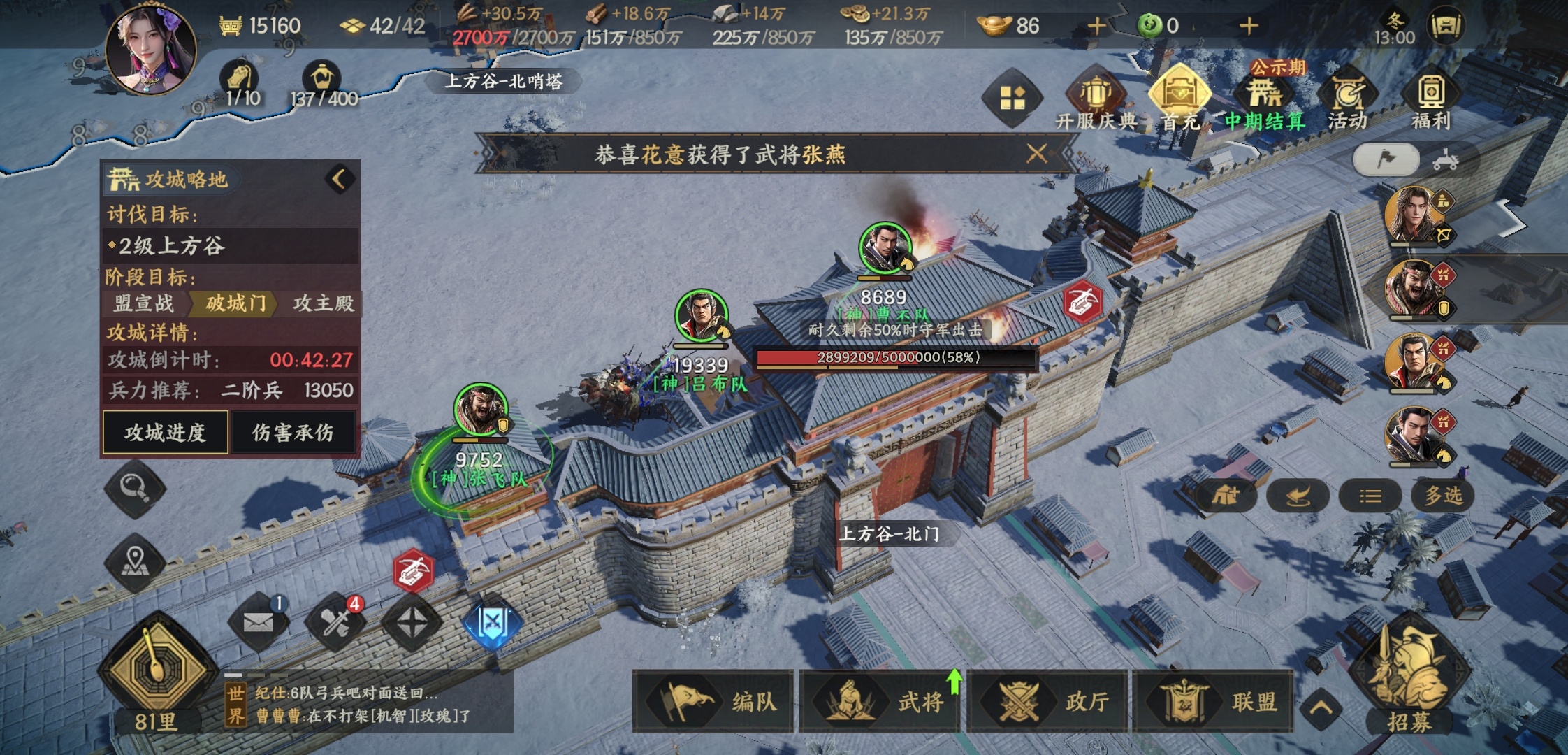1568x755 pixels.
Task: Open the 首充 first recharge chest
Action: click(x=1179, y=99)
